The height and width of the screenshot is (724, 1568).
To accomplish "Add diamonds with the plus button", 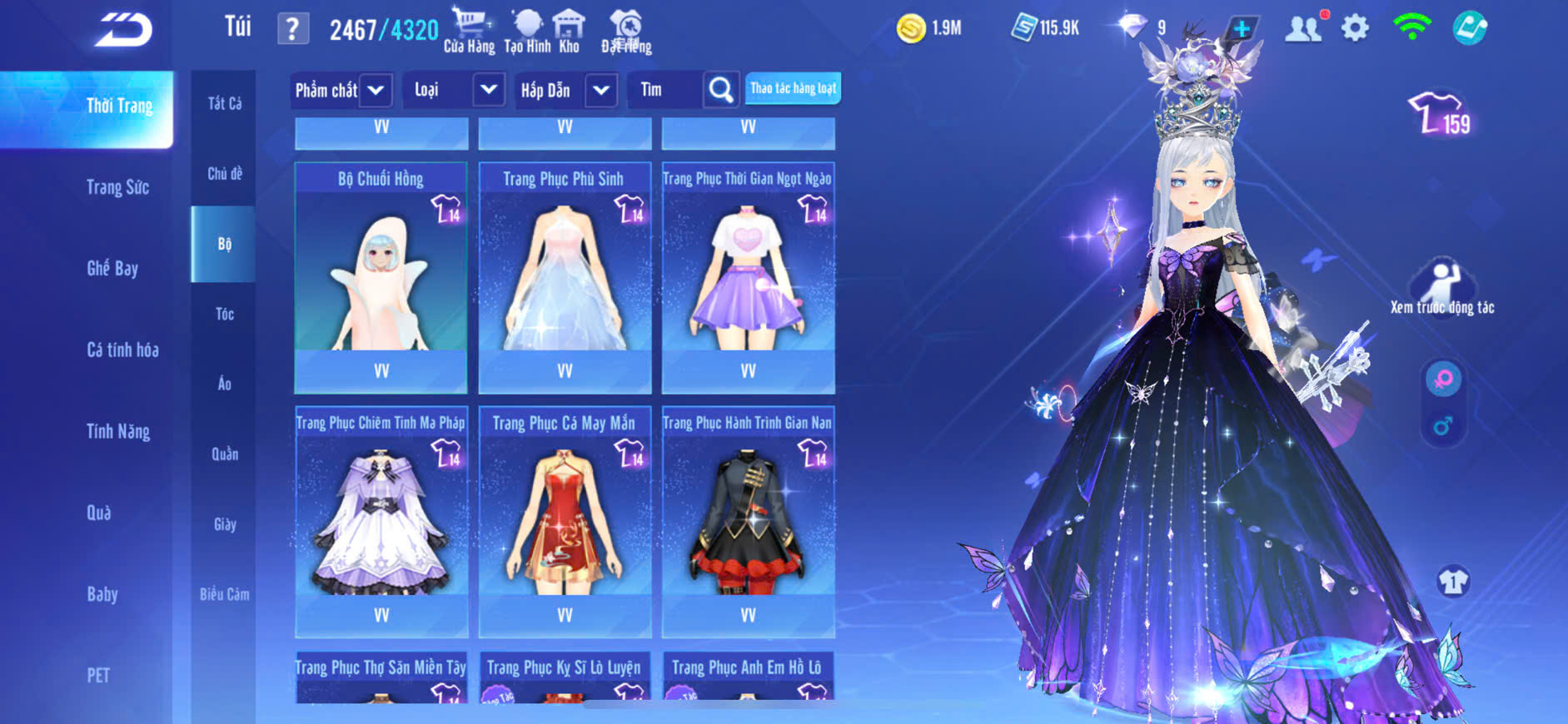I will point(1241,29).
